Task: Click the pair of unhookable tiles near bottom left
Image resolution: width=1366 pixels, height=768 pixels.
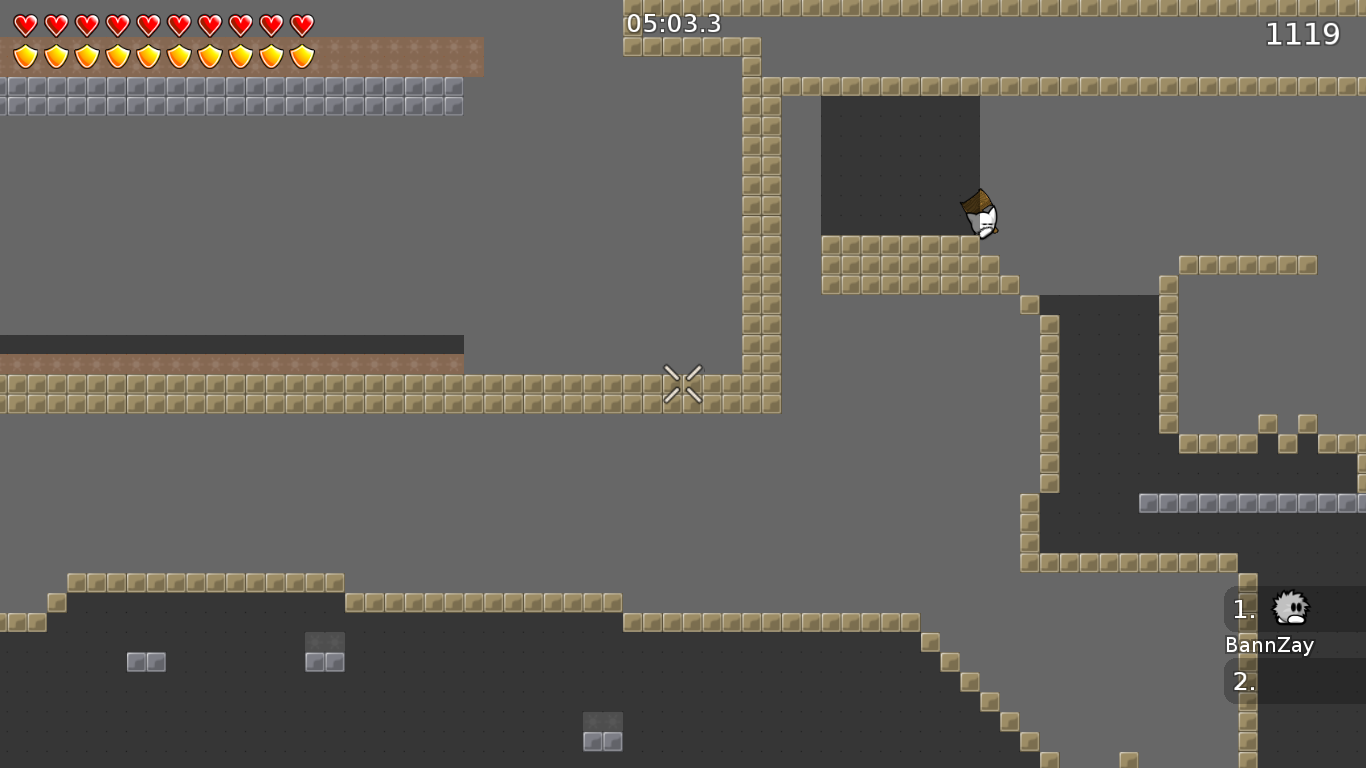Action: pos(145,661)
